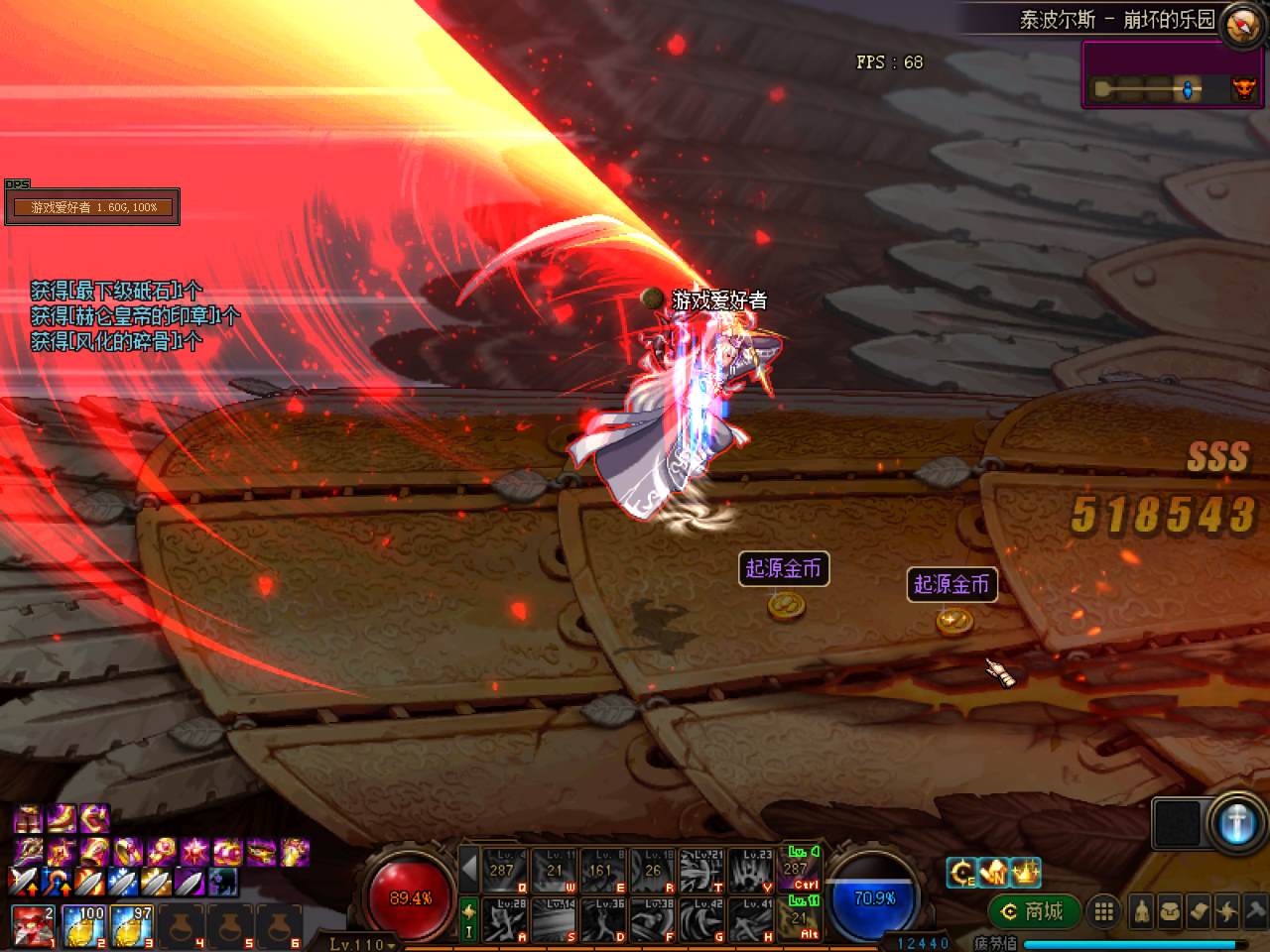
Task: Use the red consumable in slot 1
Action: (x=34, y=926)
